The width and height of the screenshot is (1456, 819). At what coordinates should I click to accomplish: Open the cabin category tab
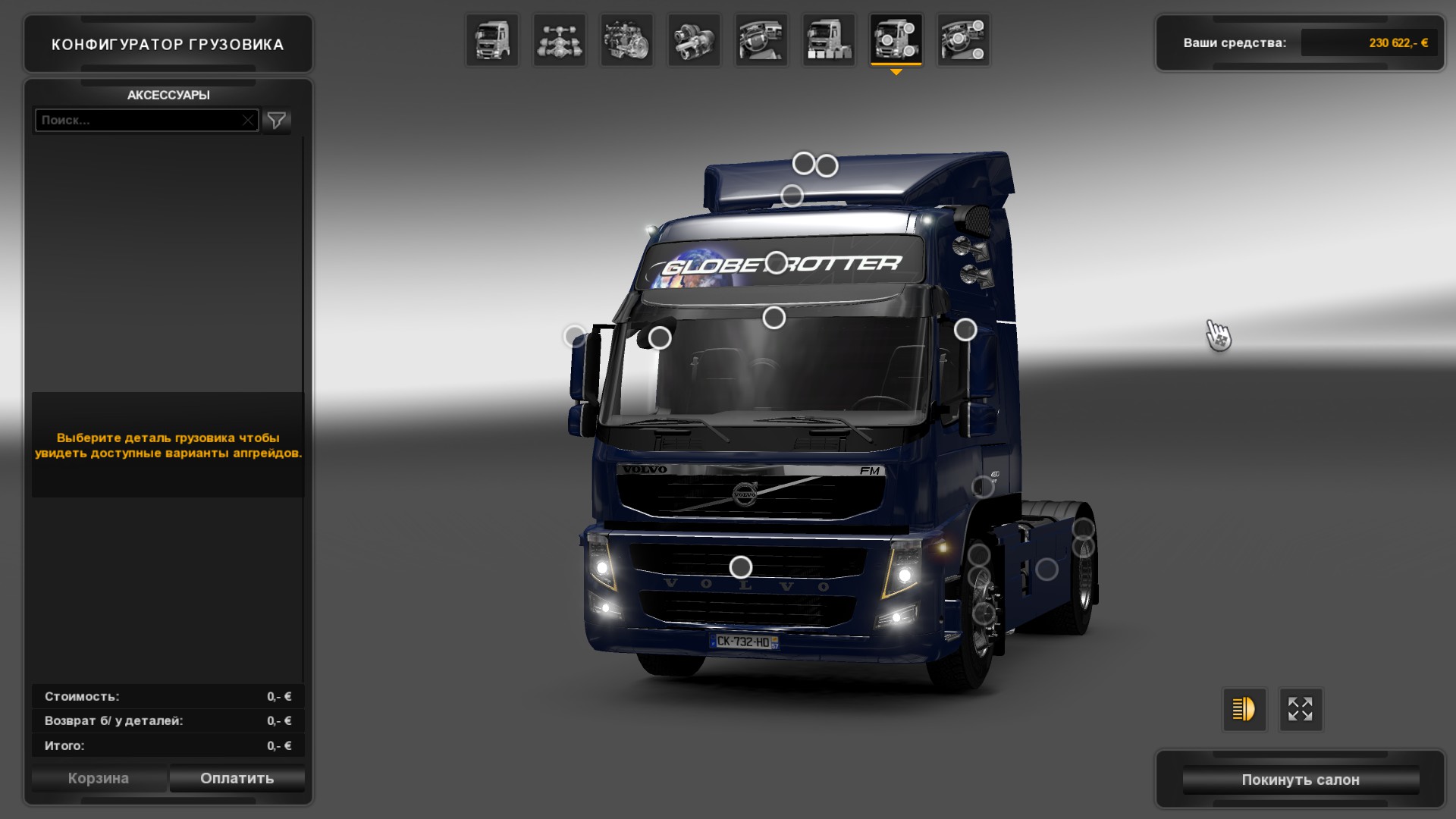click(491, 40)
